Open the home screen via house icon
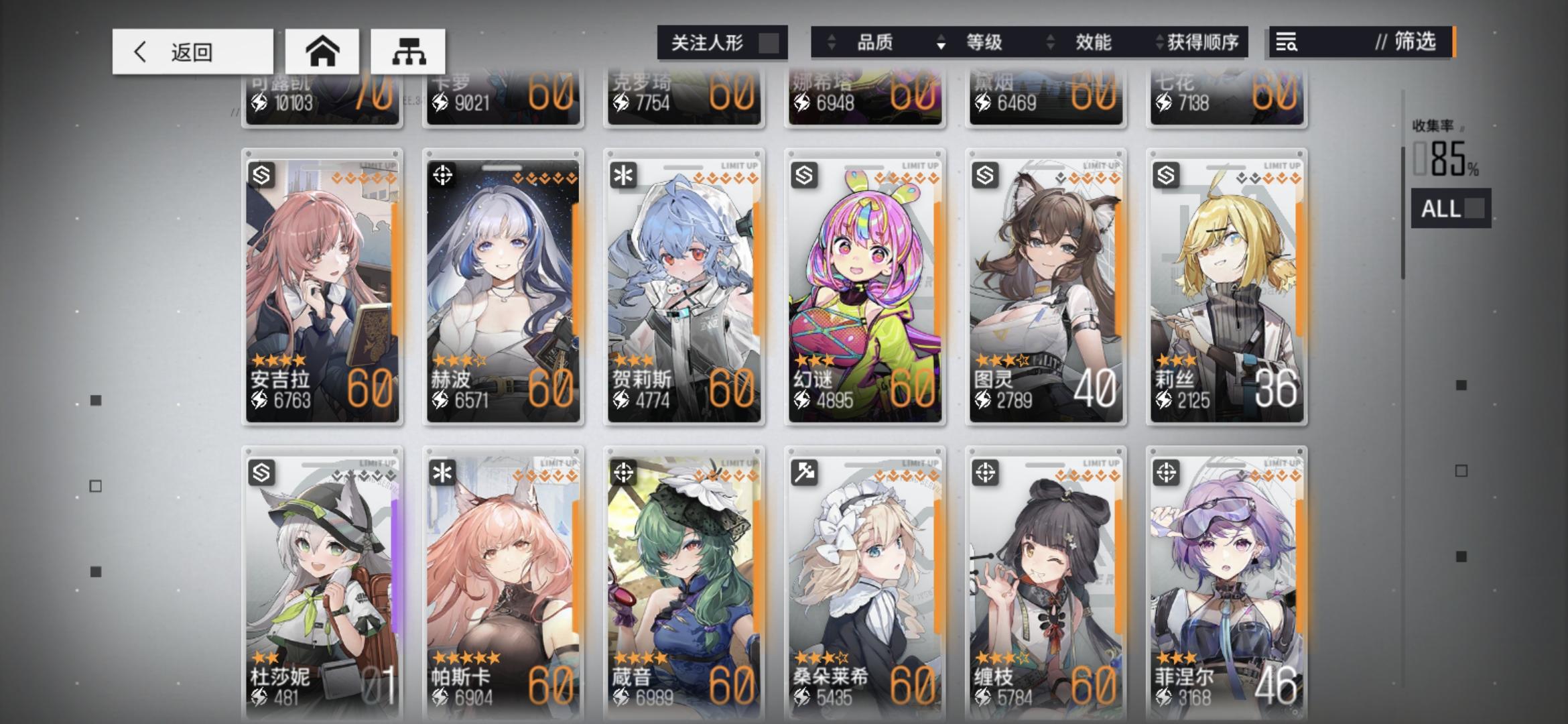The height and width of the screenshot is (724, 1568). pos(324,50)
